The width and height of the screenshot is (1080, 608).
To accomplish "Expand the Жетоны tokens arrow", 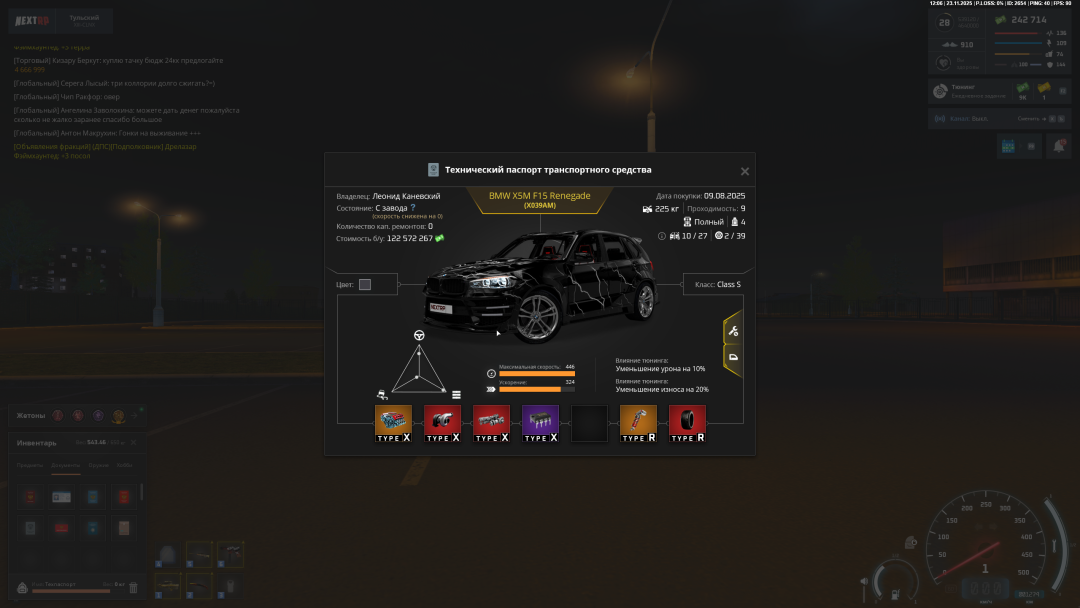I will tap(136, 414).
